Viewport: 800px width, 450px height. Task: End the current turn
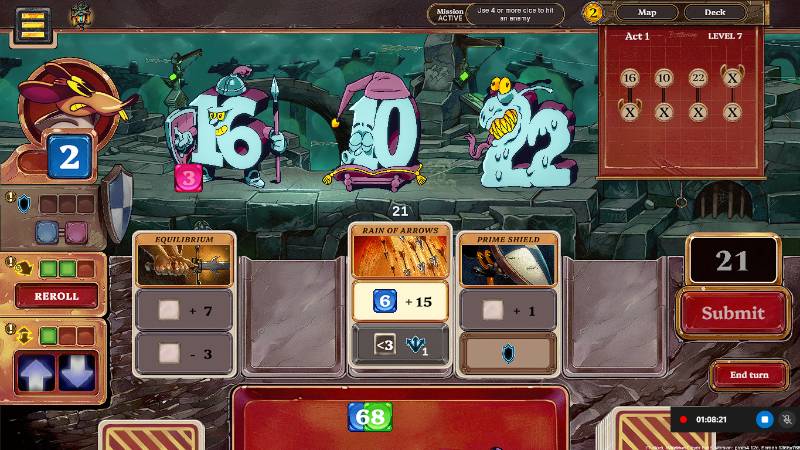[x=749, y=375]
